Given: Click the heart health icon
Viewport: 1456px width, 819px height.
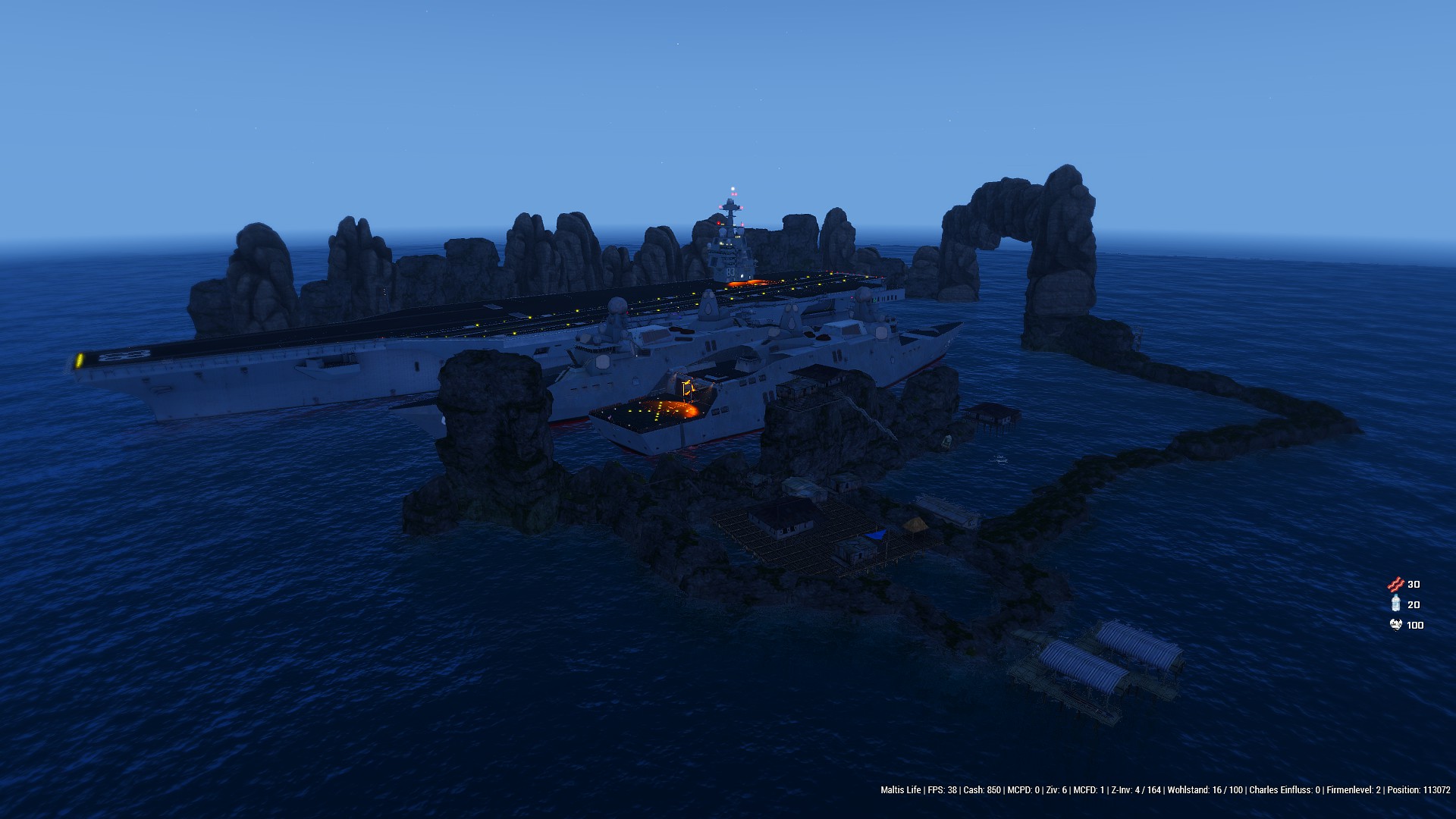Looking at the screenshot, I should [1395, 625].
